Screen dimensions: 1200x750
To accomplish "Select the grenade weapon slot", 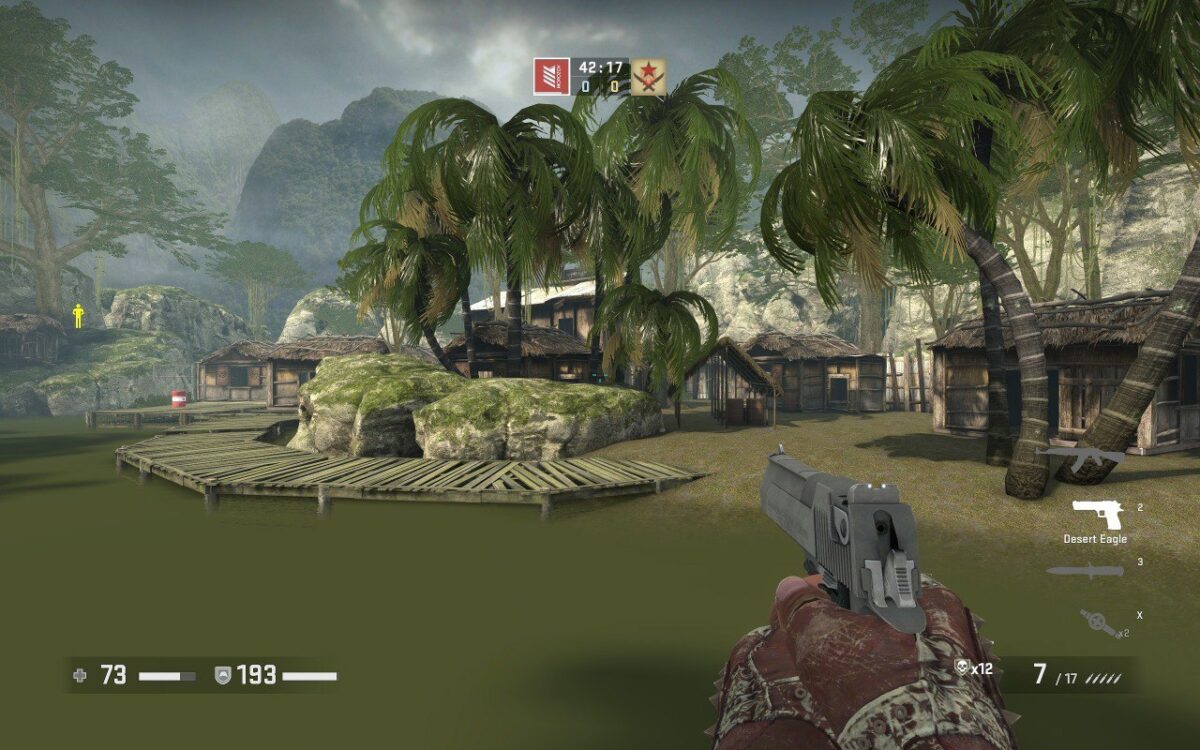I will (1098, 623).
